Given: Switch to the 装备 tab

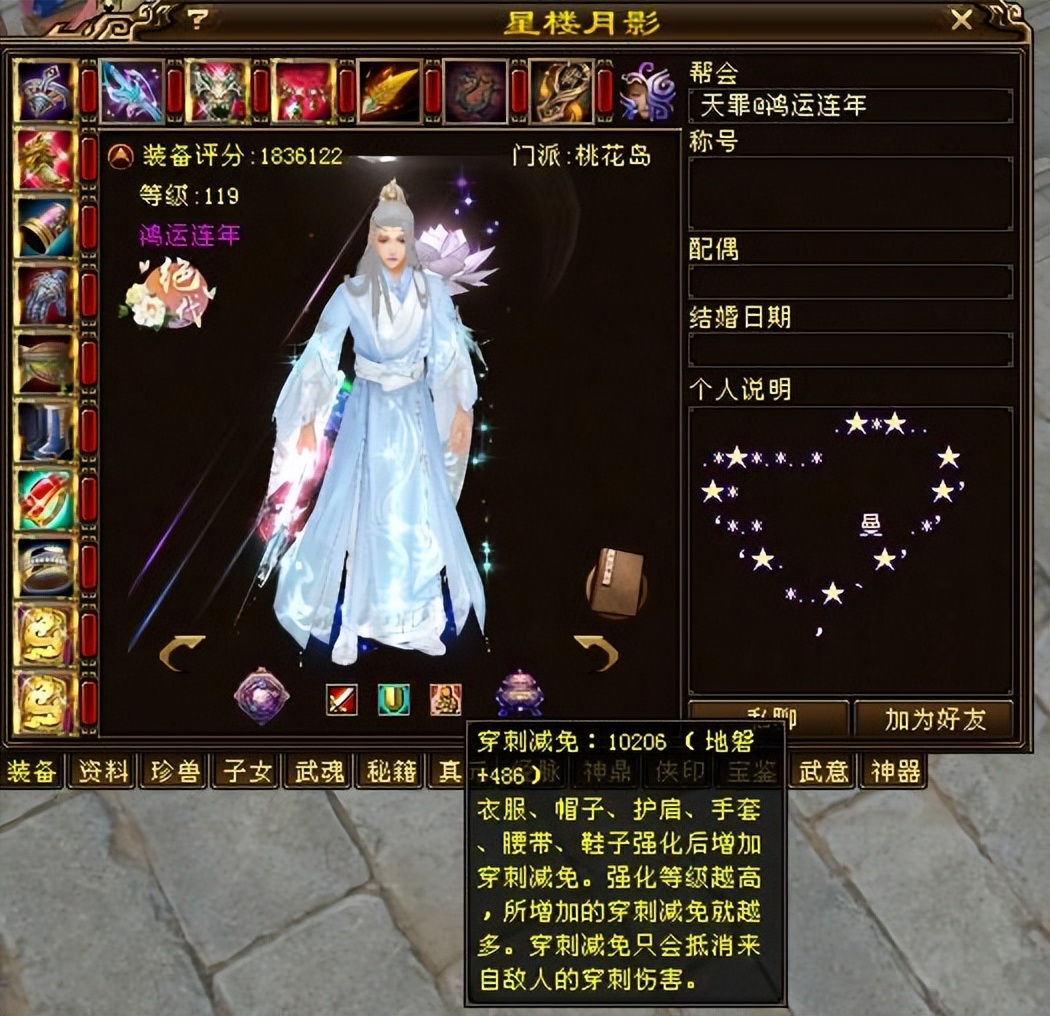Looking at the screenshot, I should point(32,771).
